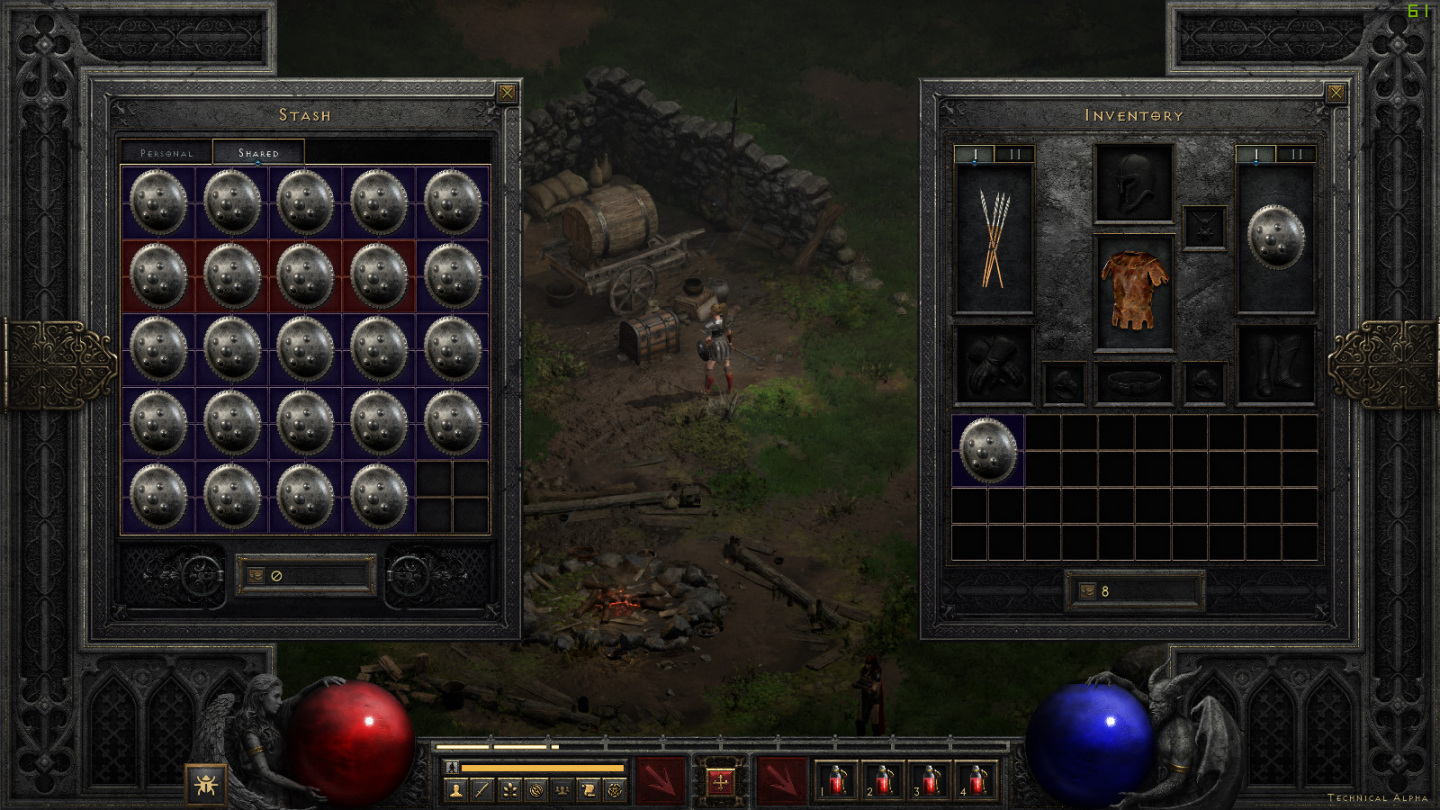
Task: Click the stash gold amount button
Action: click(256, 576)
